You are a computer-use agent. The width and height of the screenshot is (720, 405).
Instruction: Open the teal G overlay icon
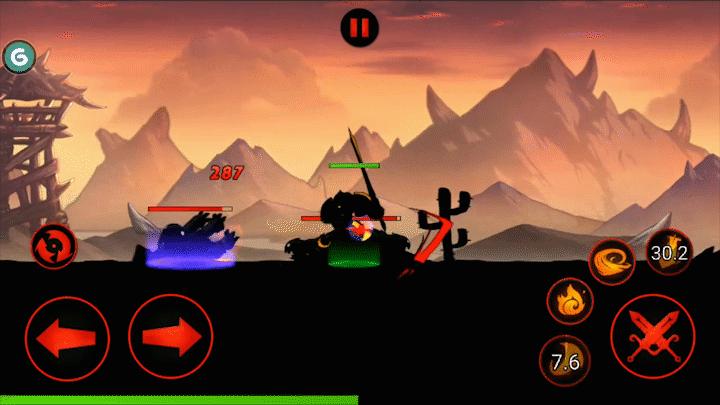pos(17,57)
